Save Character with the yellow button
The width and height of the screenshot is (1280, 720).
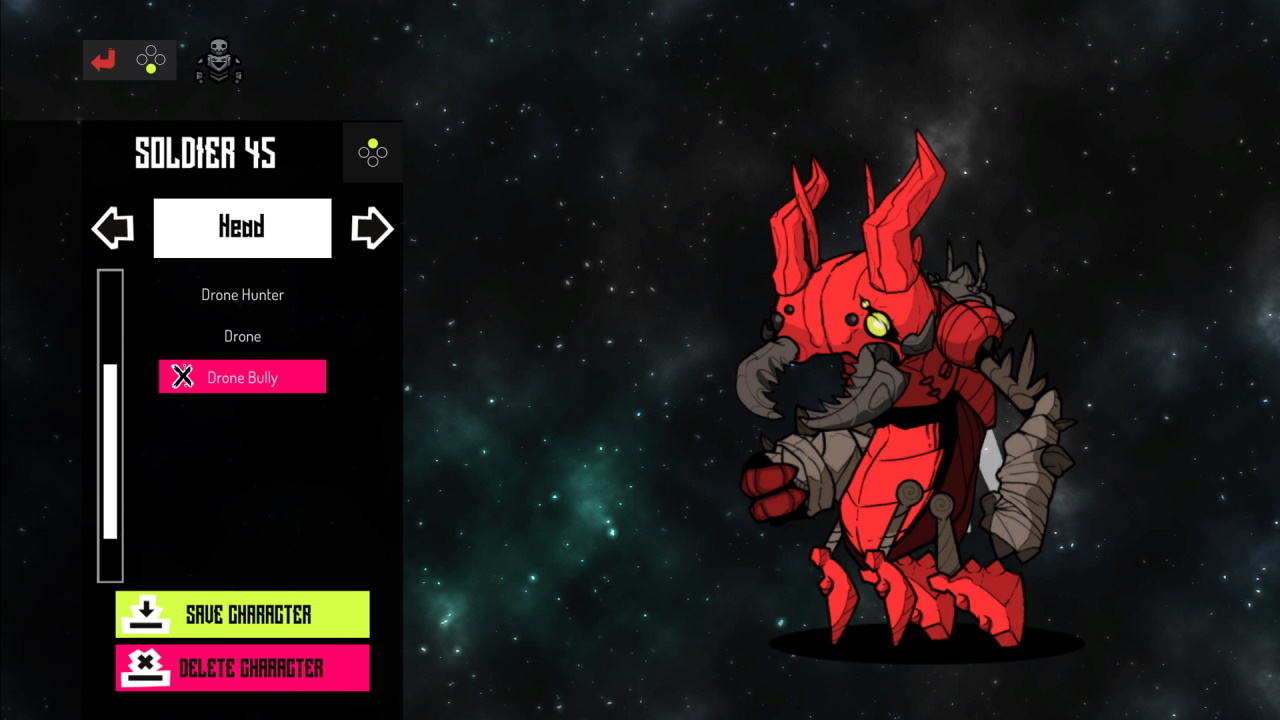(242, 614)
